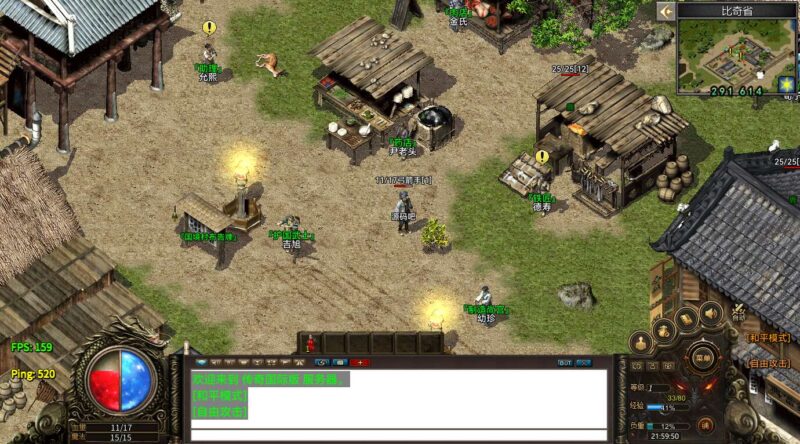Click the red plus chat button
Screen dimensions: 800x444
click(x=360, y=362)
